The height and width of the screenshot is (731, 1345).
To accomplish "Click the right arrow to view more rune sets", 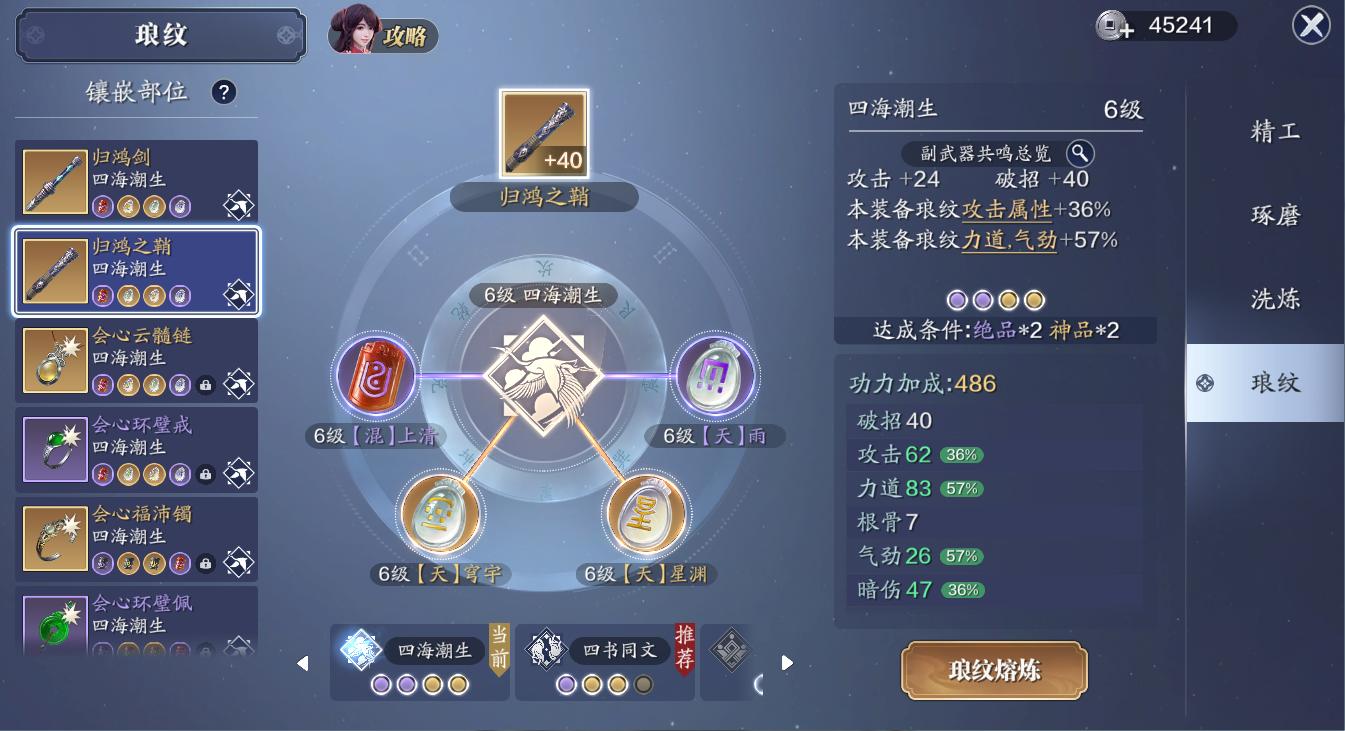I will click(x=787, y=662).
